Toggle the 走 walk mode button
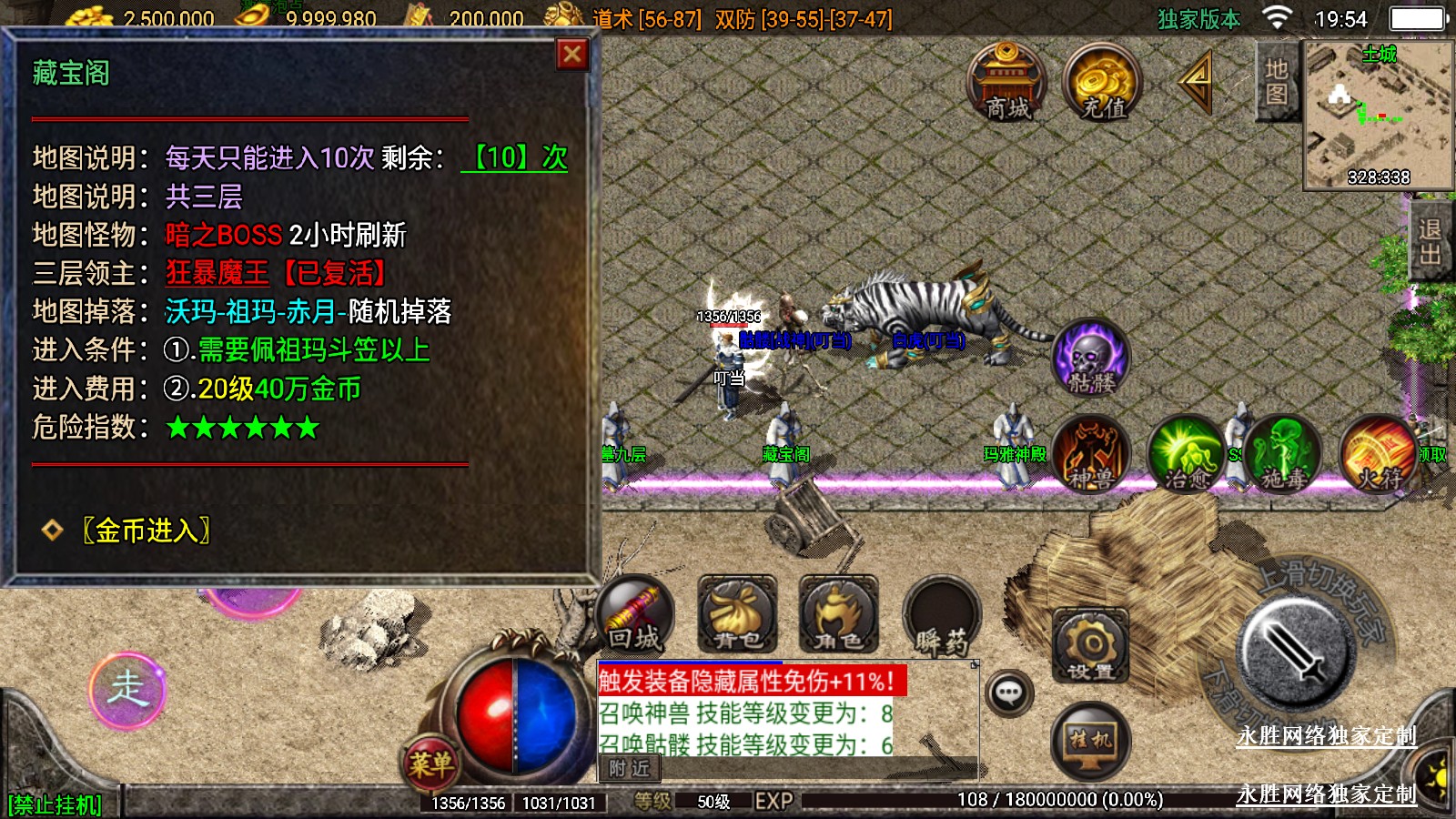 [x=127, y=690]
